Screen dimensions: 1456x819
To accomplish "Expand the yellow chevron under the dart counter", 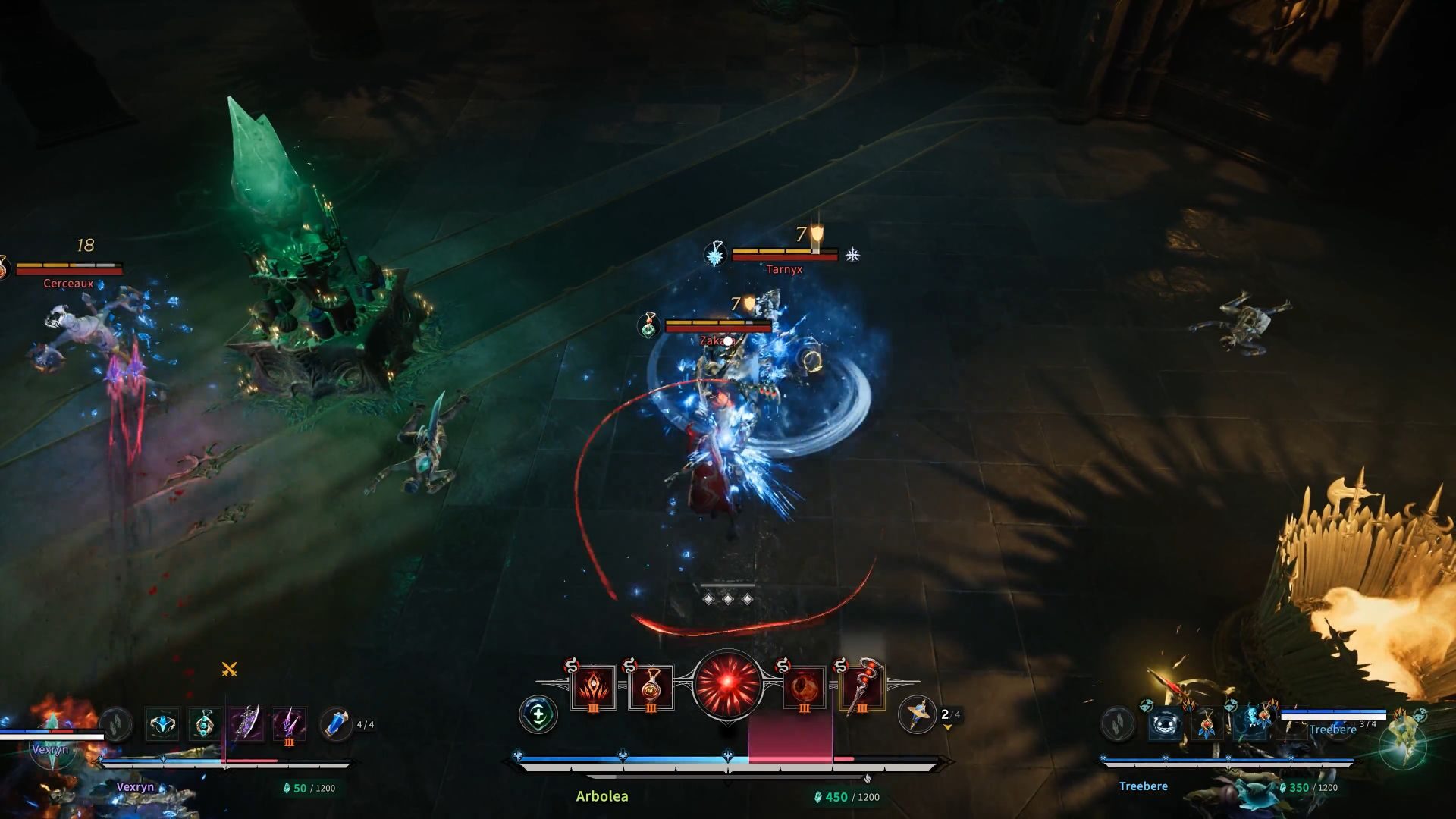I will coord(947,727).
